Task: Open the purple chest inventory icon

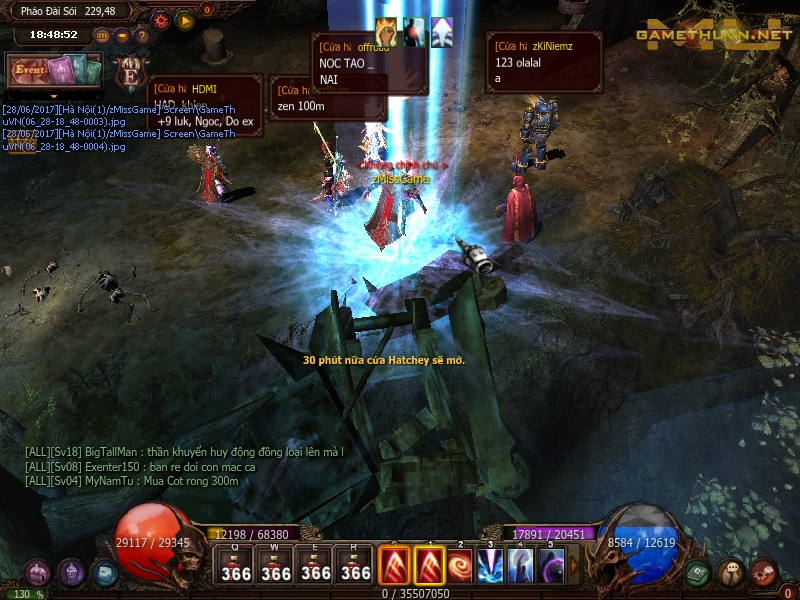Action: point(38,572)
